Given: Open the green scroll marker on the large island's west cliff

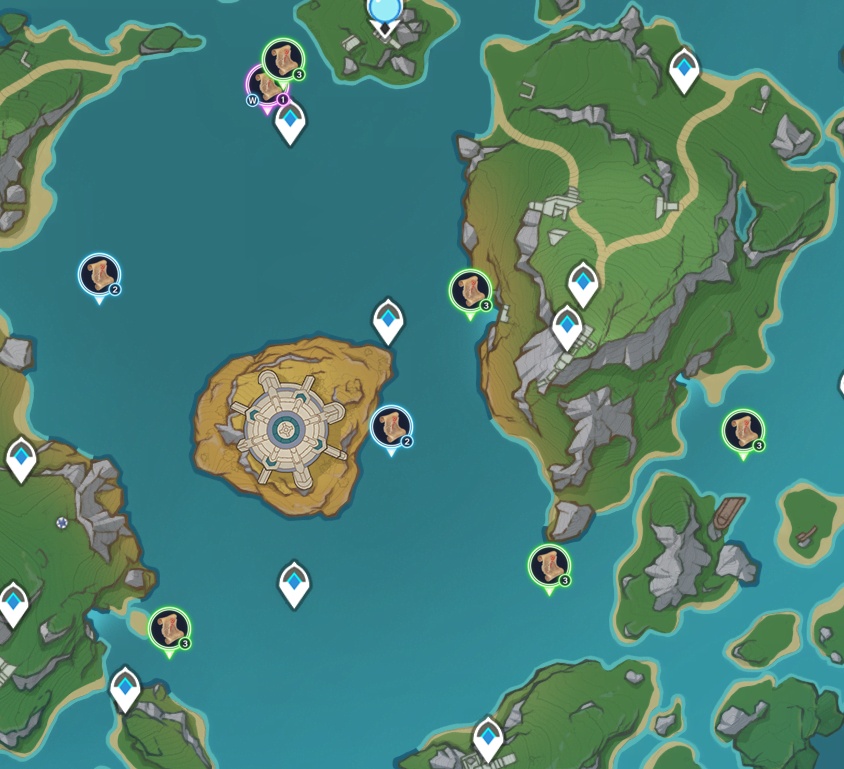Looking at the screenshot, I should [470, 290].
